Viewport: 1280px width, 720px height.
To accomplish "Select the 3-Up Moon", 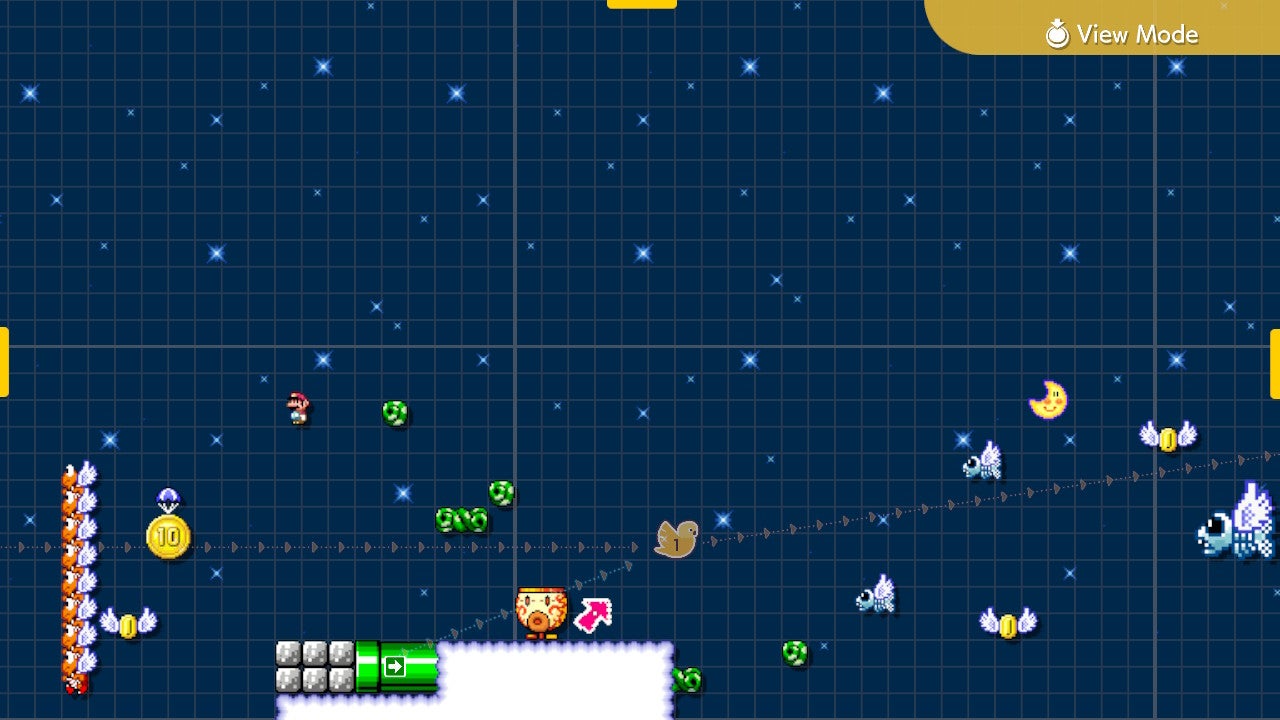I will tap(1048, 398).
